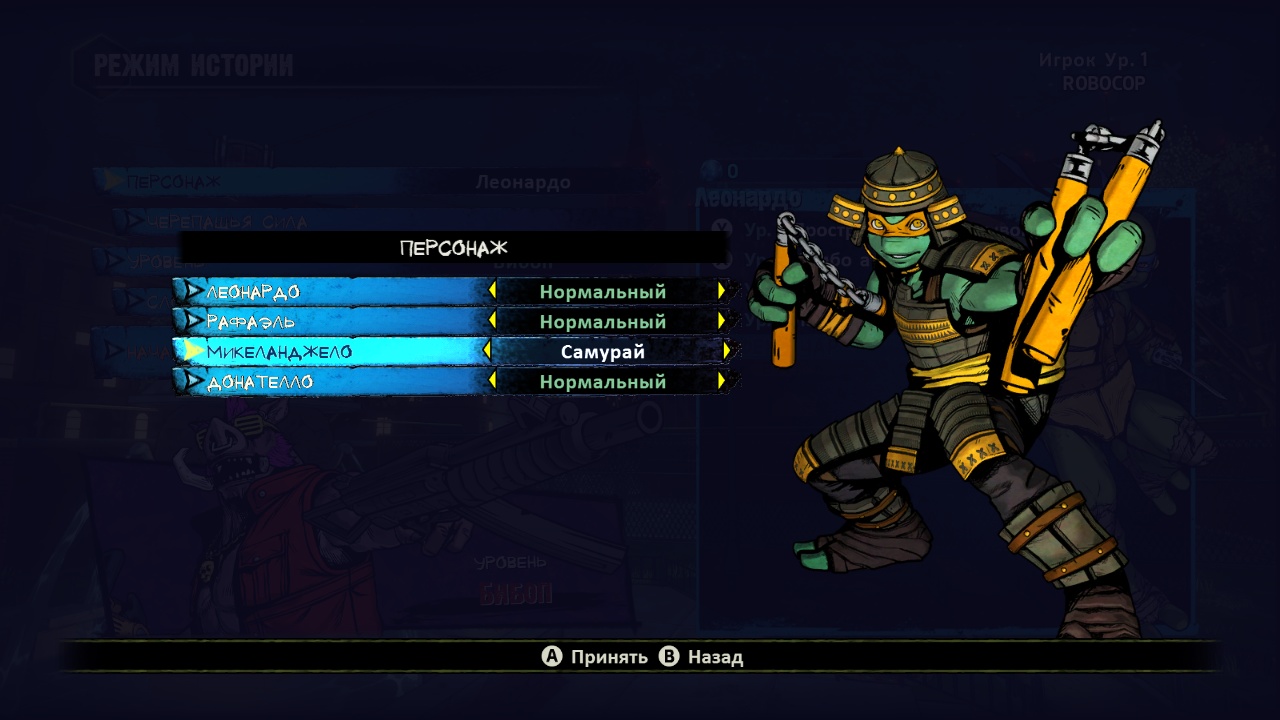Change Донателло's costume with the right arrow

pos(721,382)
